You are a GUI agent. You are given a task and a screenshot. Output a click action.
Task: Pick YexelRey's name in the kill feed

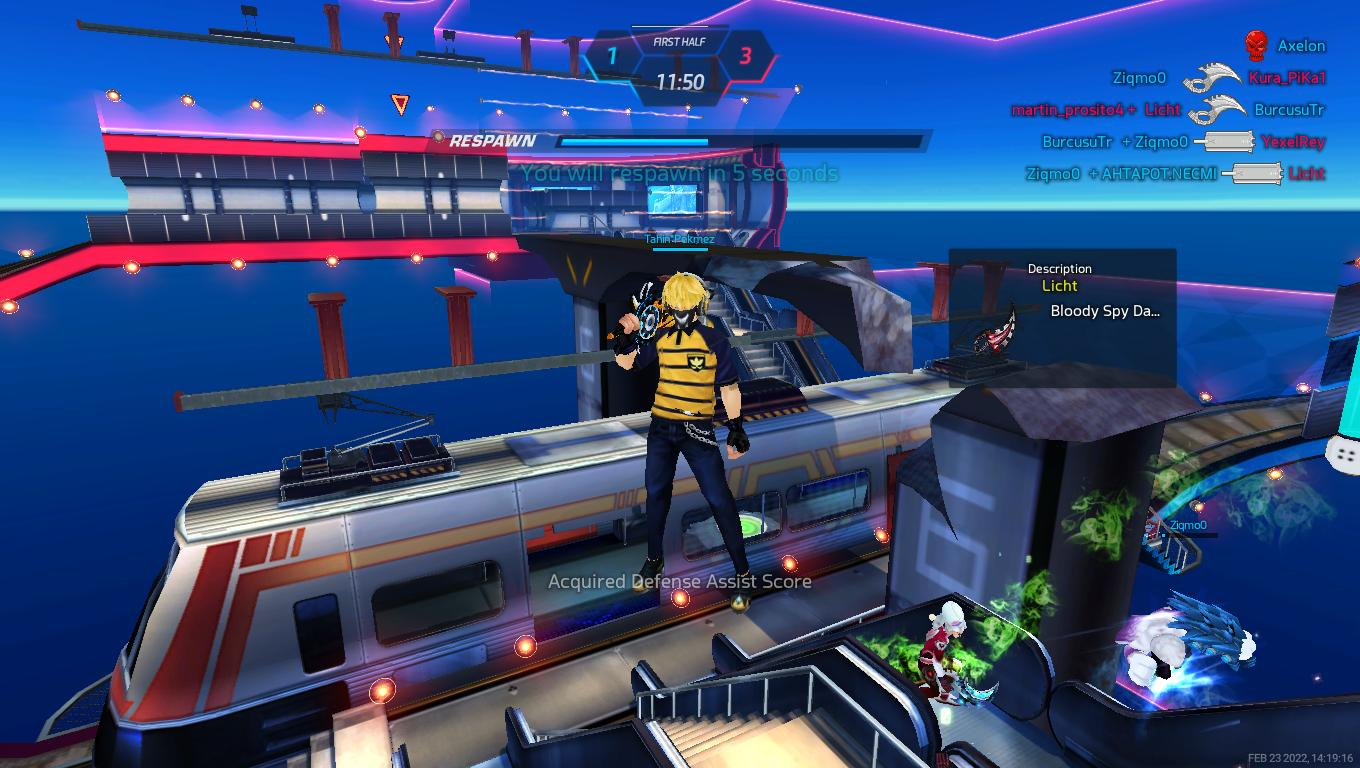(1292, 142)
